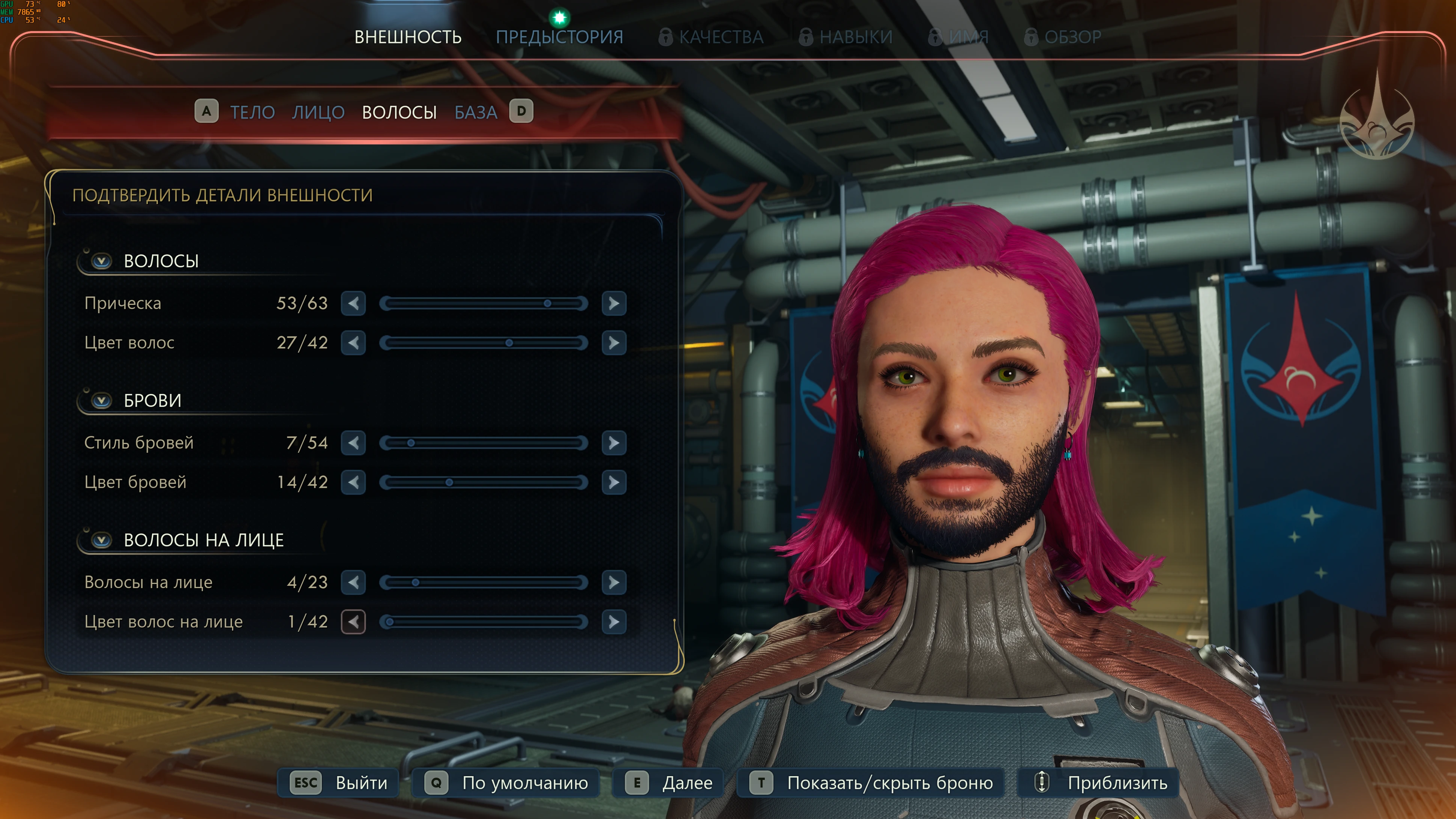The image size is (1456, 819).
Task: Click the ВНЕШНОСТЬ top tab
Action: coord(407,37)
